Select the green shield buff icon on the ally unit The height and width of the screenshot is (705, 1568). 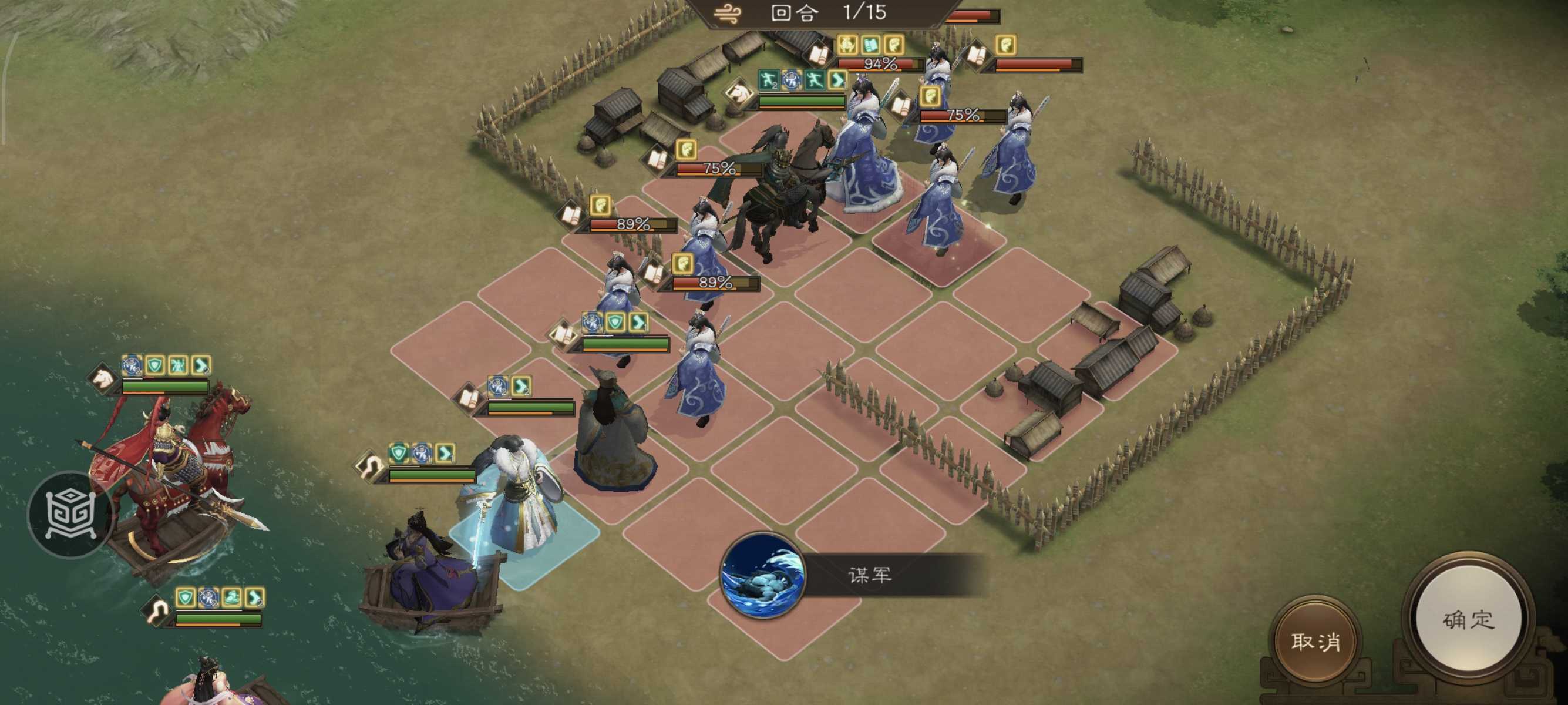click(399, 452)
